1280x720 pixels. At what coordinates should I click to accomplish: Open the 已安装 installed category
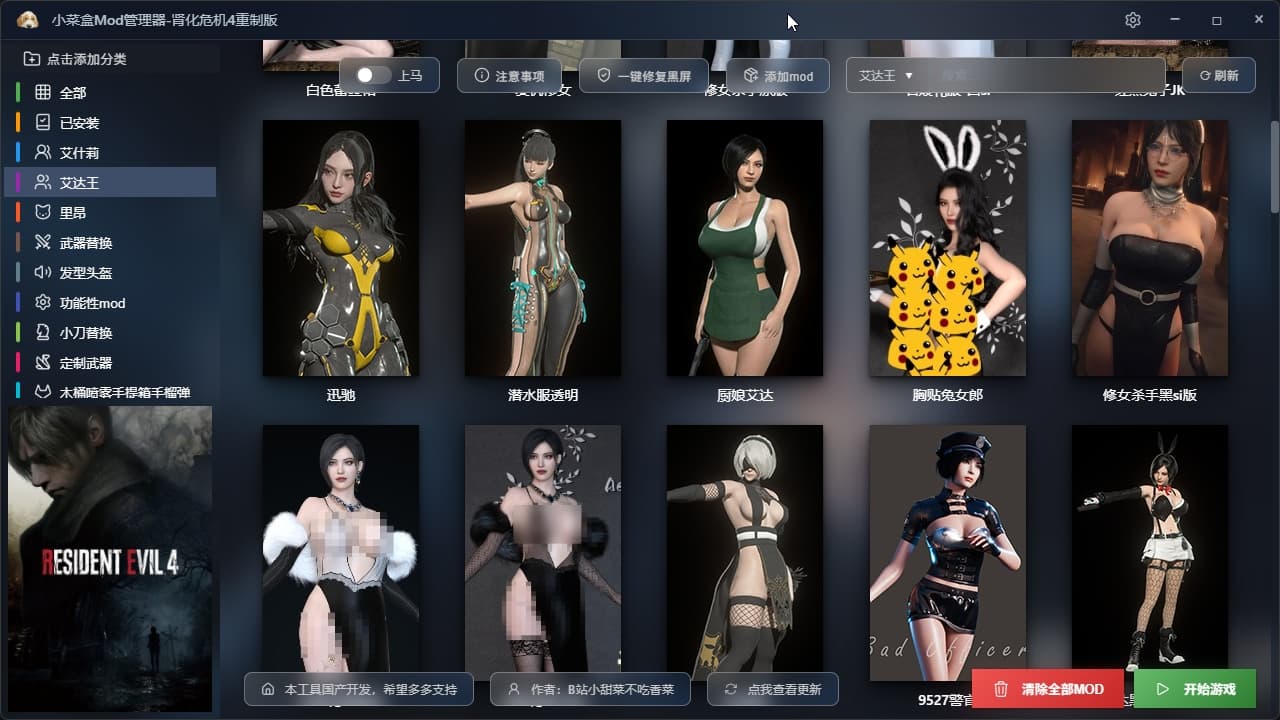[x=79, y=122]
